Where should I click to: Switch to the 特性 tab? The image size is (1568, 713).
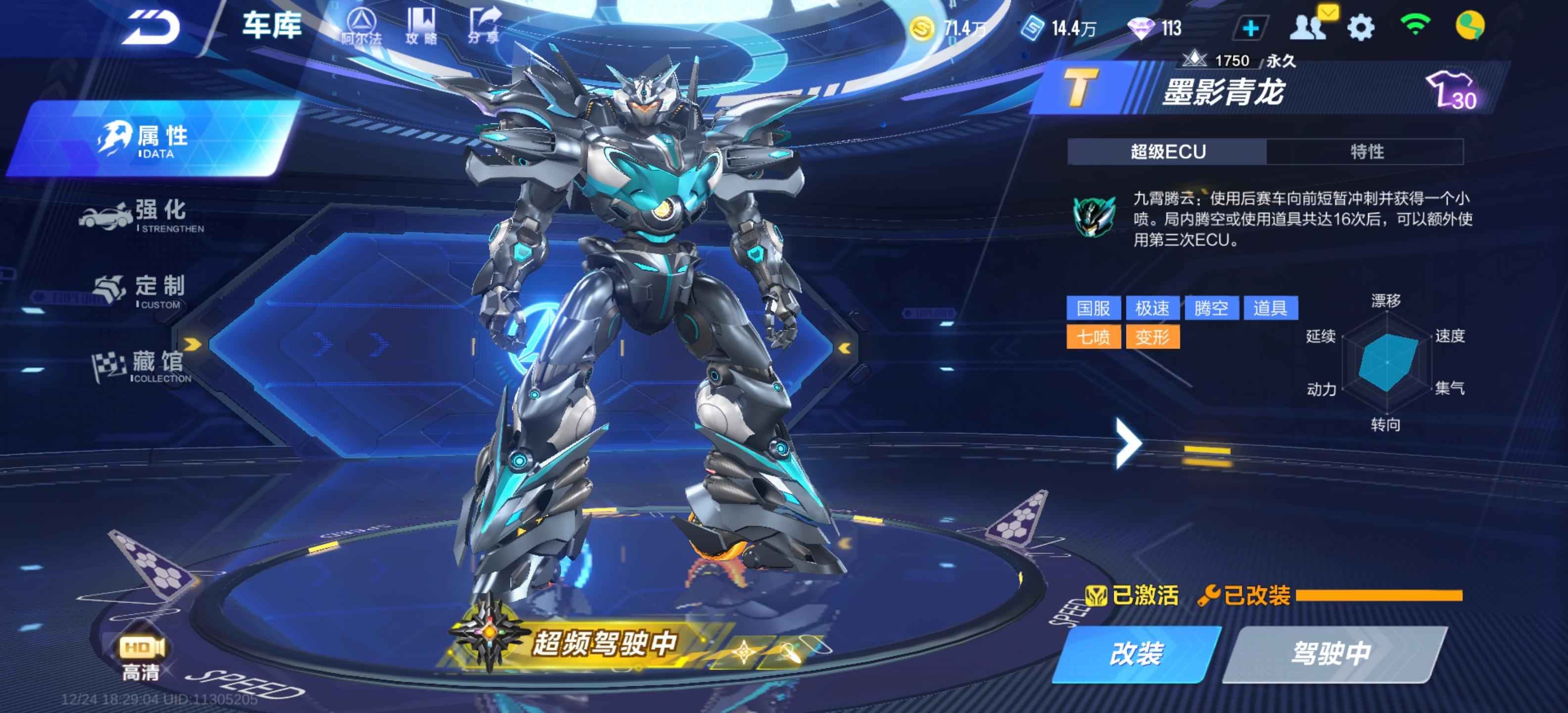click(1366, 152)
